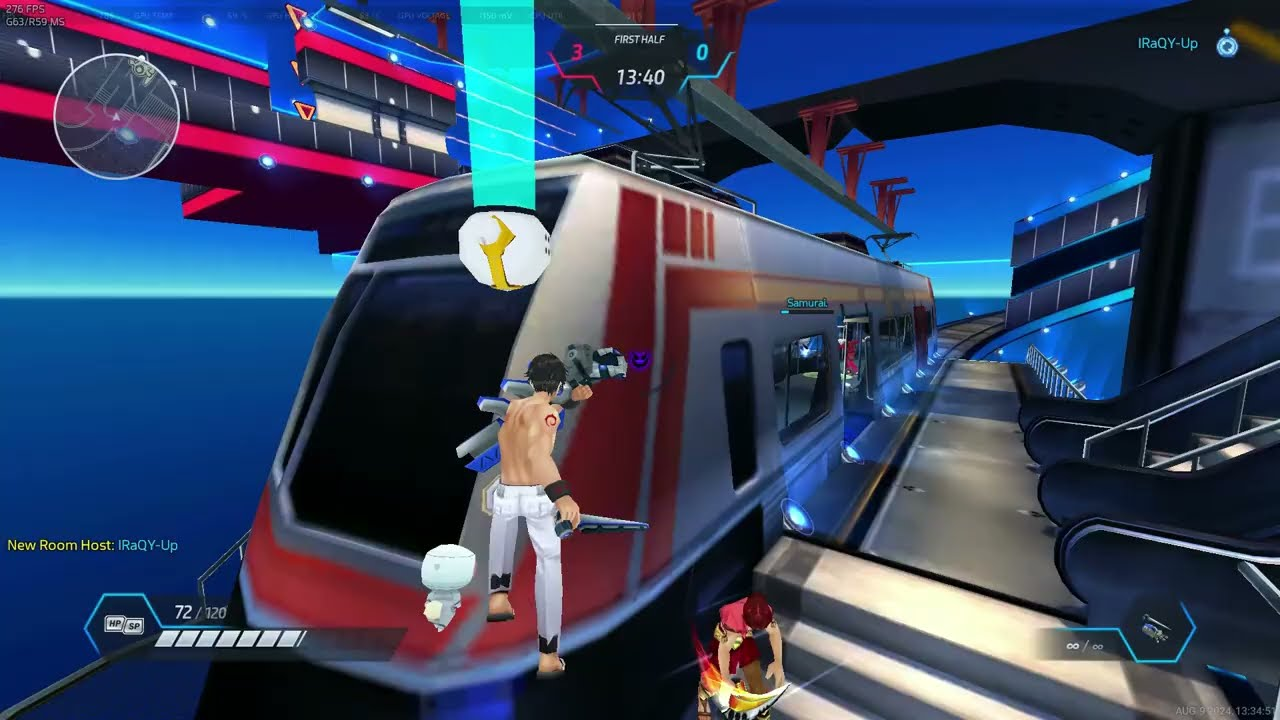1280x720 pixels.
Task: Select the weapon icon beside the ammo count
Action: (1156, 631)
